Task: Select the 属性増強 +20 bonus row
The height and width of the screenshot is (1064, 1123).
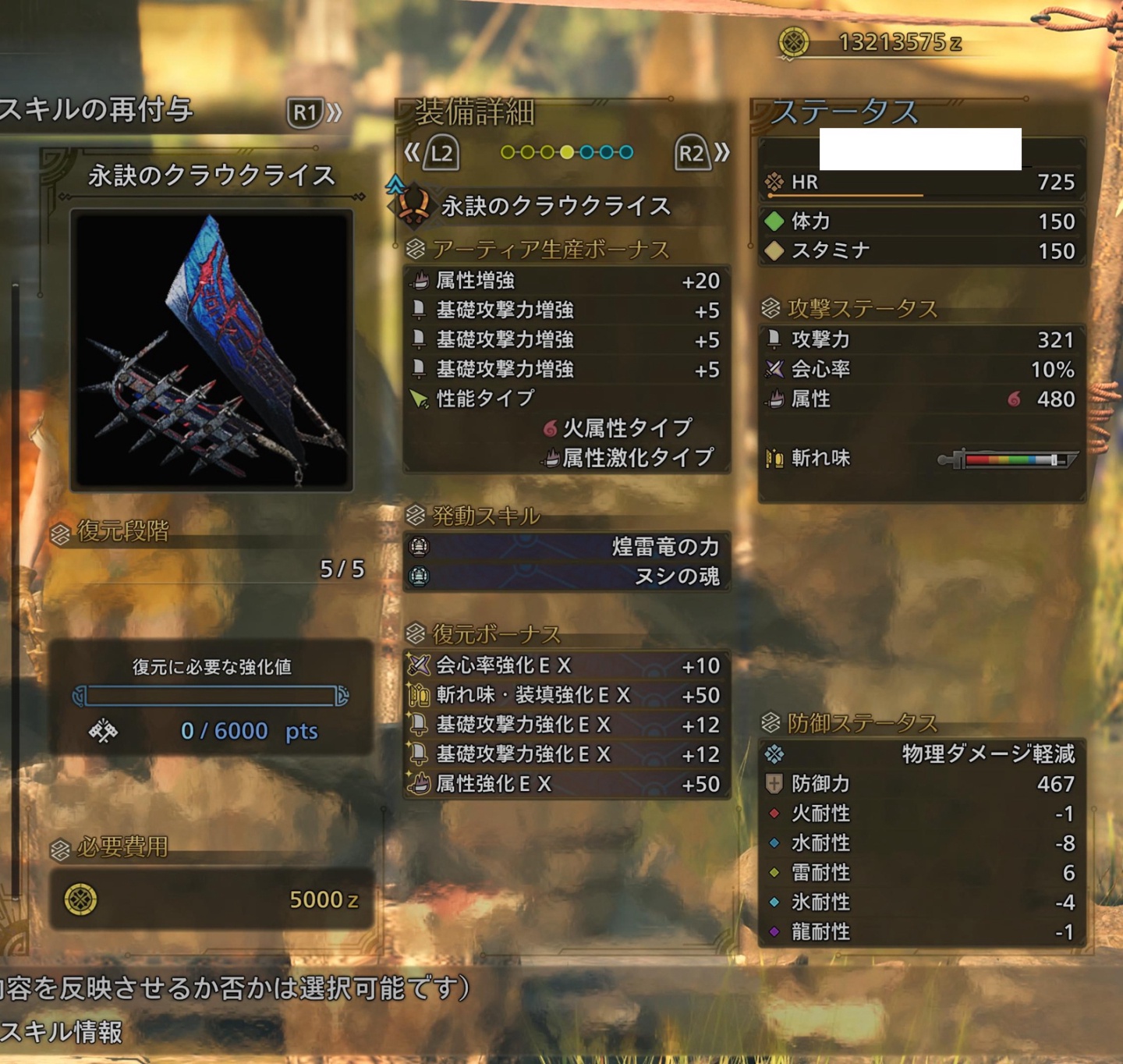Action: click(x=567, y=281)
